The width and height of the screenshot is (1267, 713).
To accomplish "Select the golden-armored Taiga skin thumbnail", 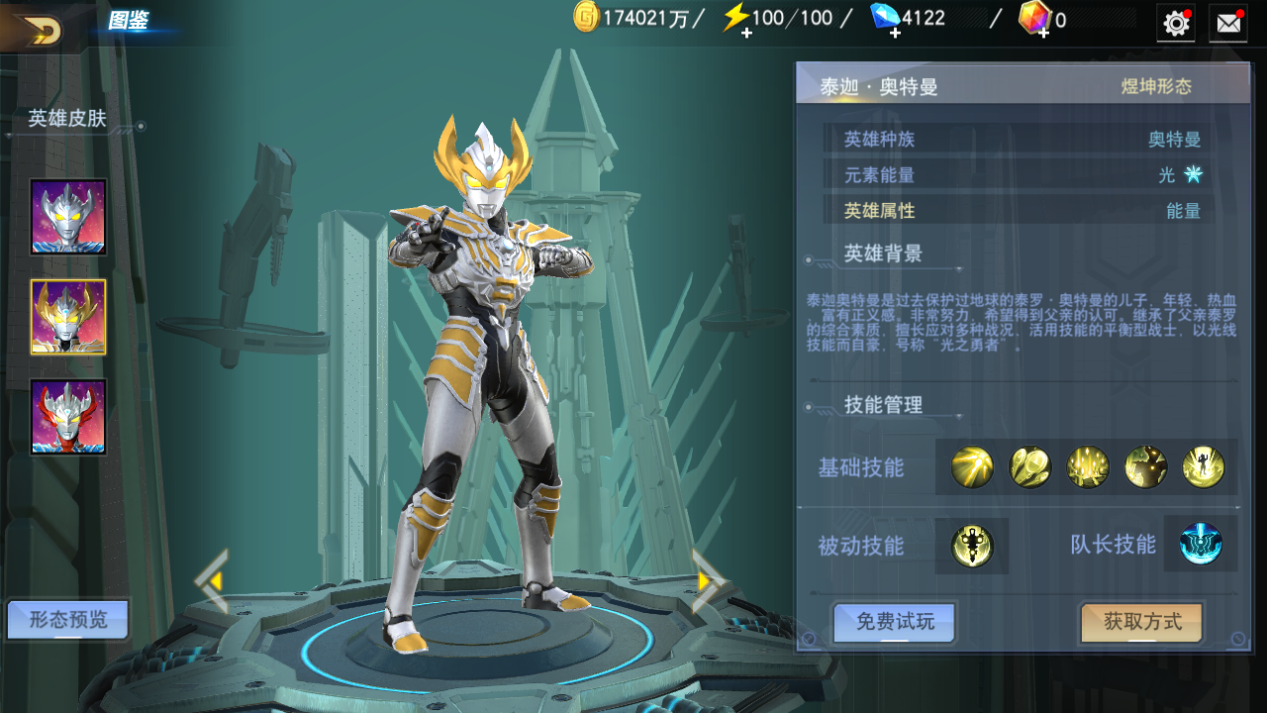I will (x=68, y=317).
